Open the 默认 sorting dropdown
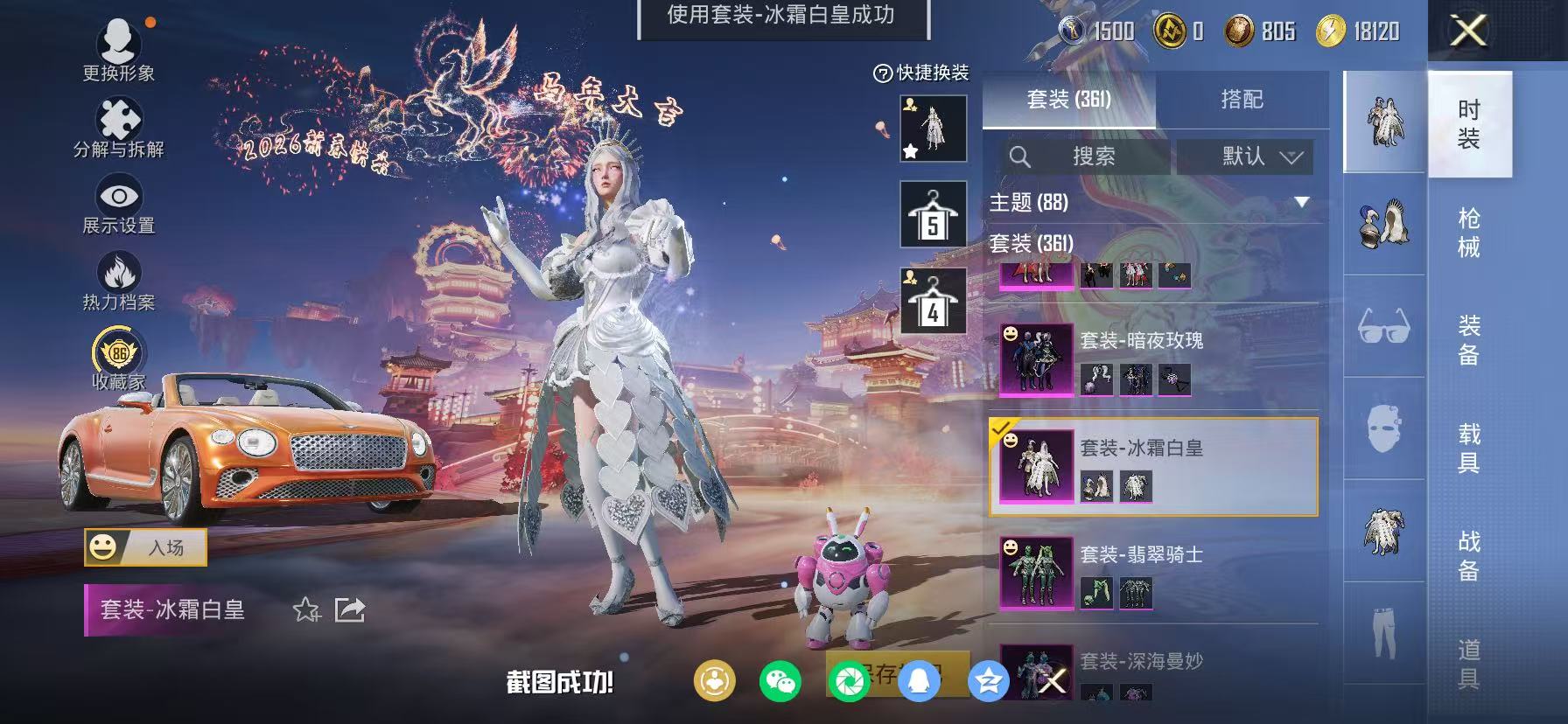This screenshot has height=724, width=1568. 1244,158
